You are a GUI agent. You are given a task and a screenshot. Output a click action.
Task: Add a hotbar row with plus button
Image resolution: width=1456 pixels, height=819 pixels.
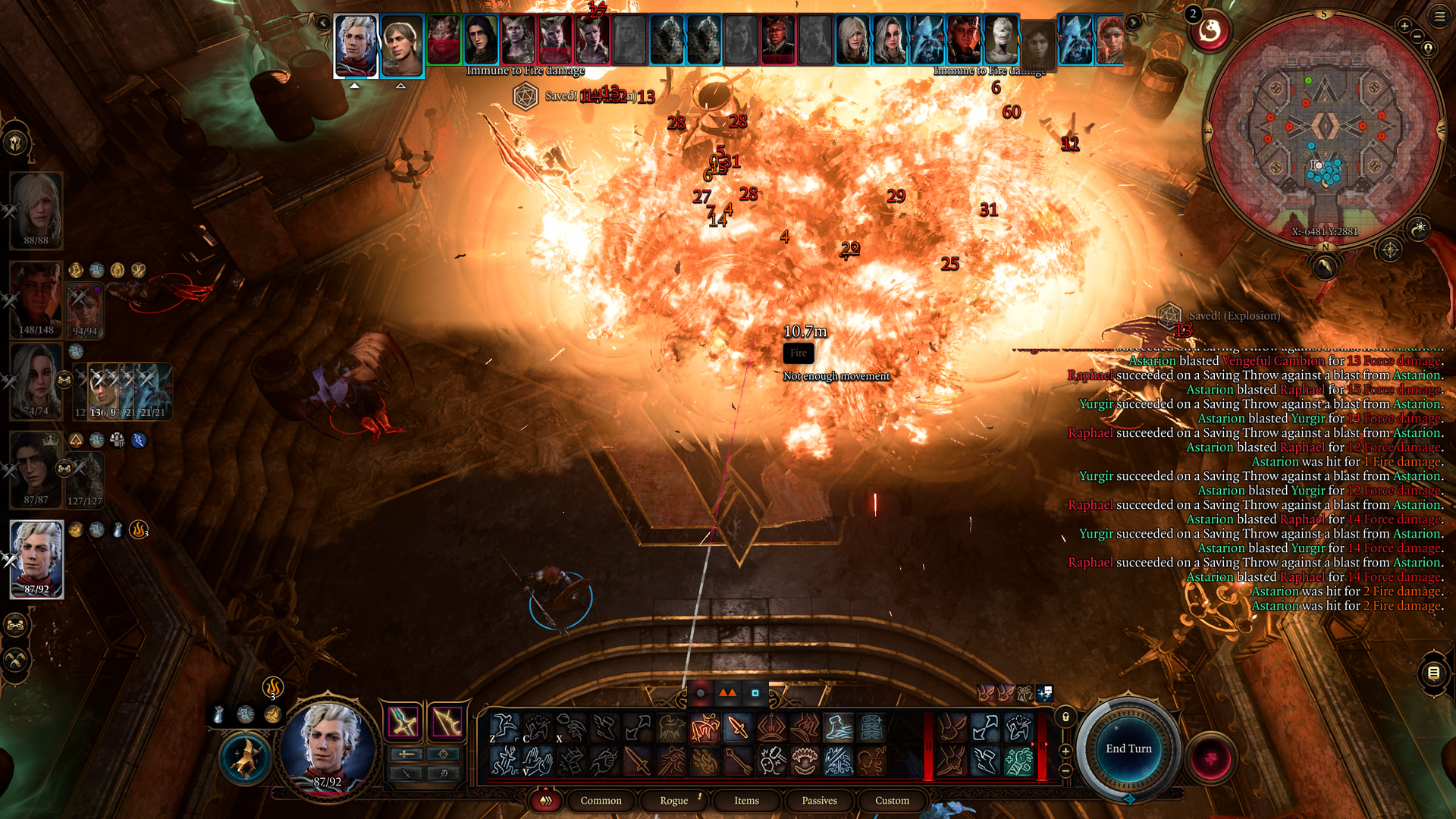point(1065,751)
